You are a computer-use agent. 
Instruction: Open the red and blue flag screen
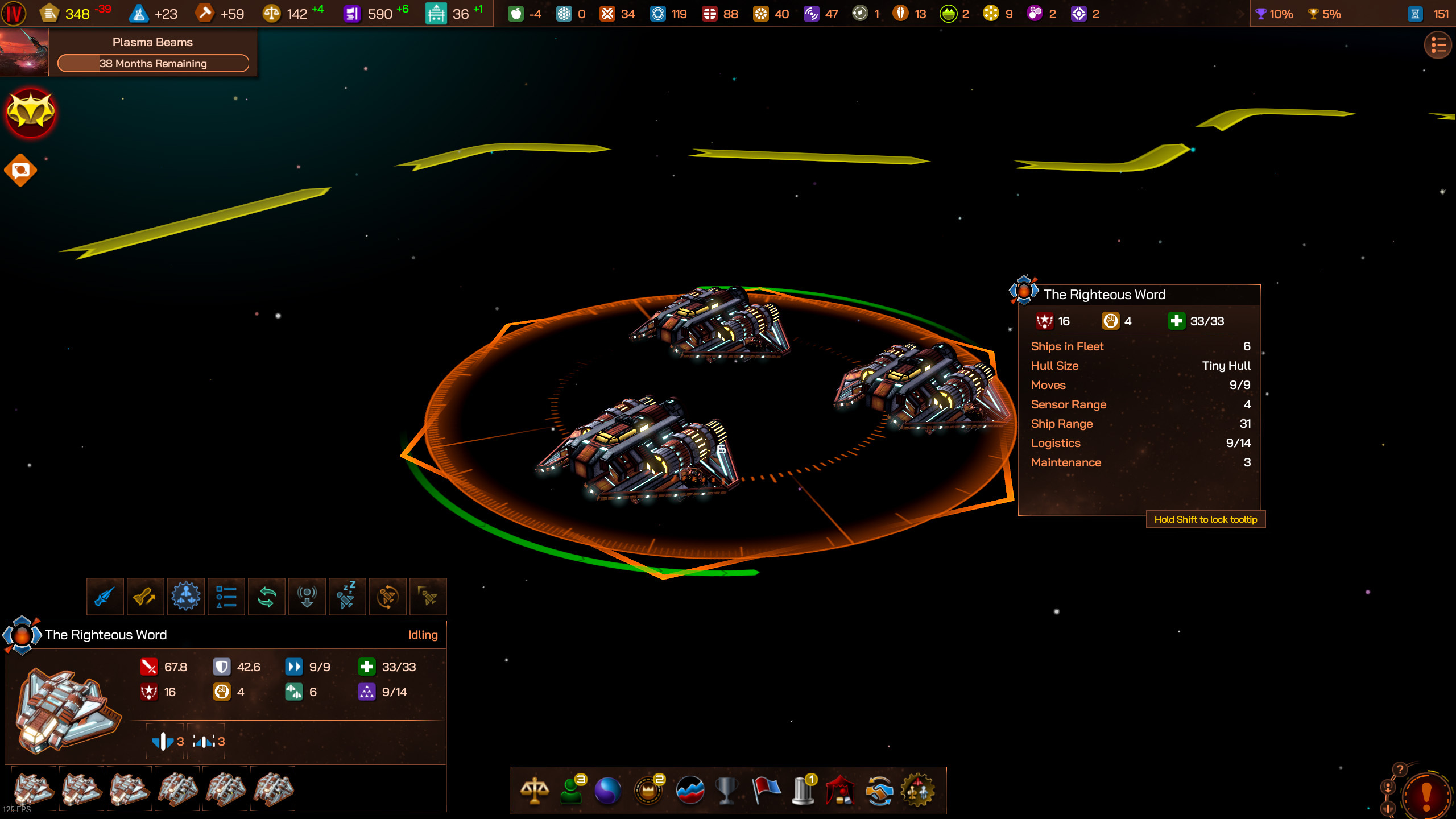point(766,791)
